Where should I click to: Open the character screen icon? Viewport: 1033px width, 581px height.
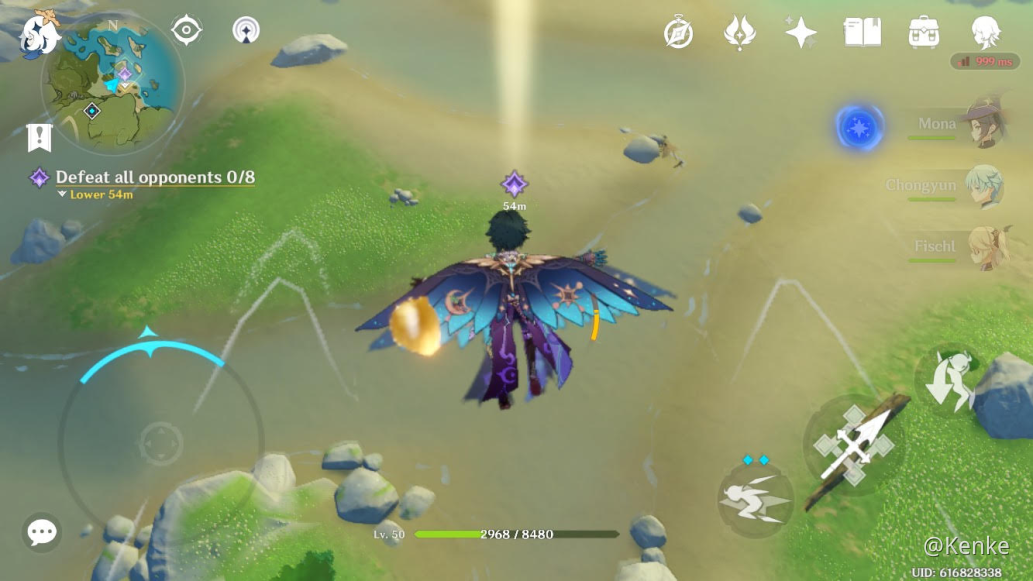click(x=985, y=33)
